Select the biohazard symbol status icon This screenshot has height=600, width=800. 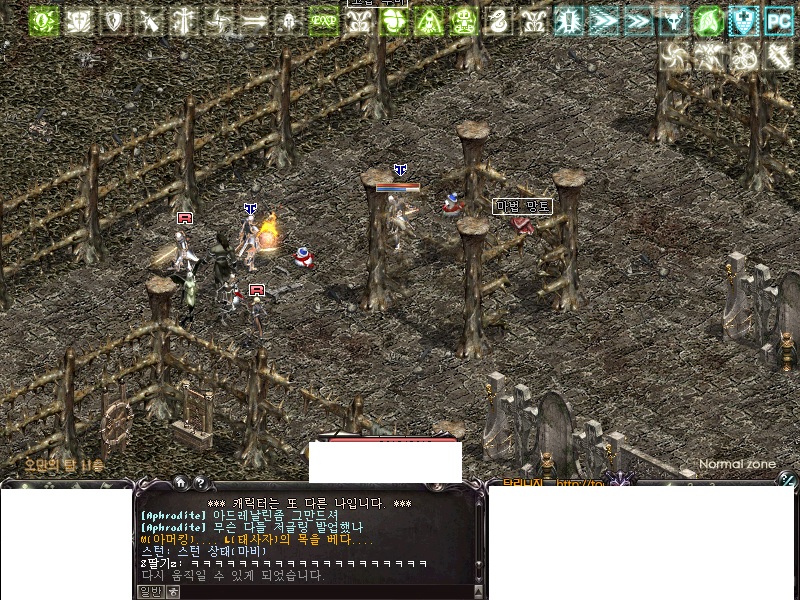coord(743,56)
